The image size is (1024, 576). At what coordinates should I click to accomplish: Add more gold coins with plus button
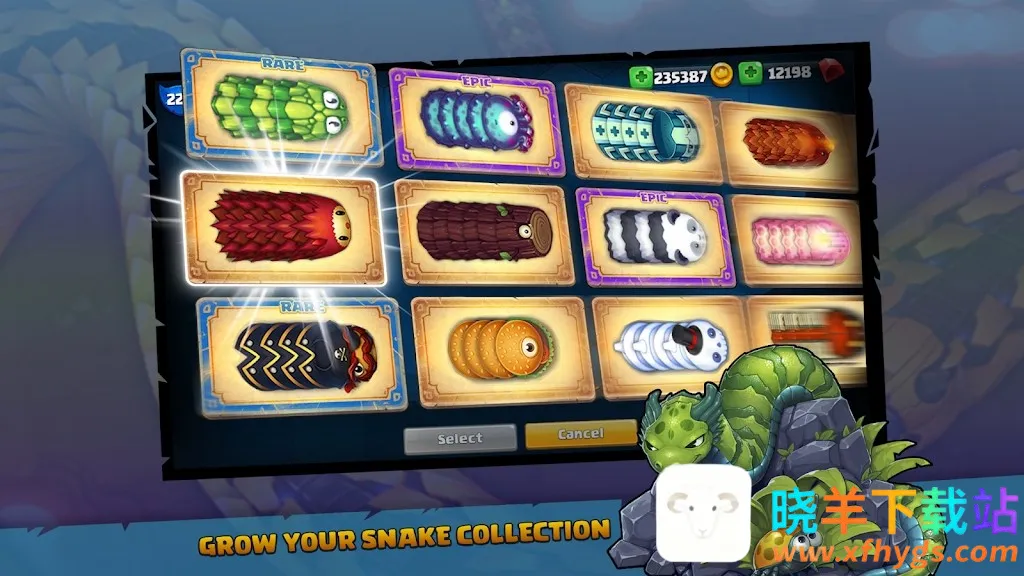pos(640,76)
